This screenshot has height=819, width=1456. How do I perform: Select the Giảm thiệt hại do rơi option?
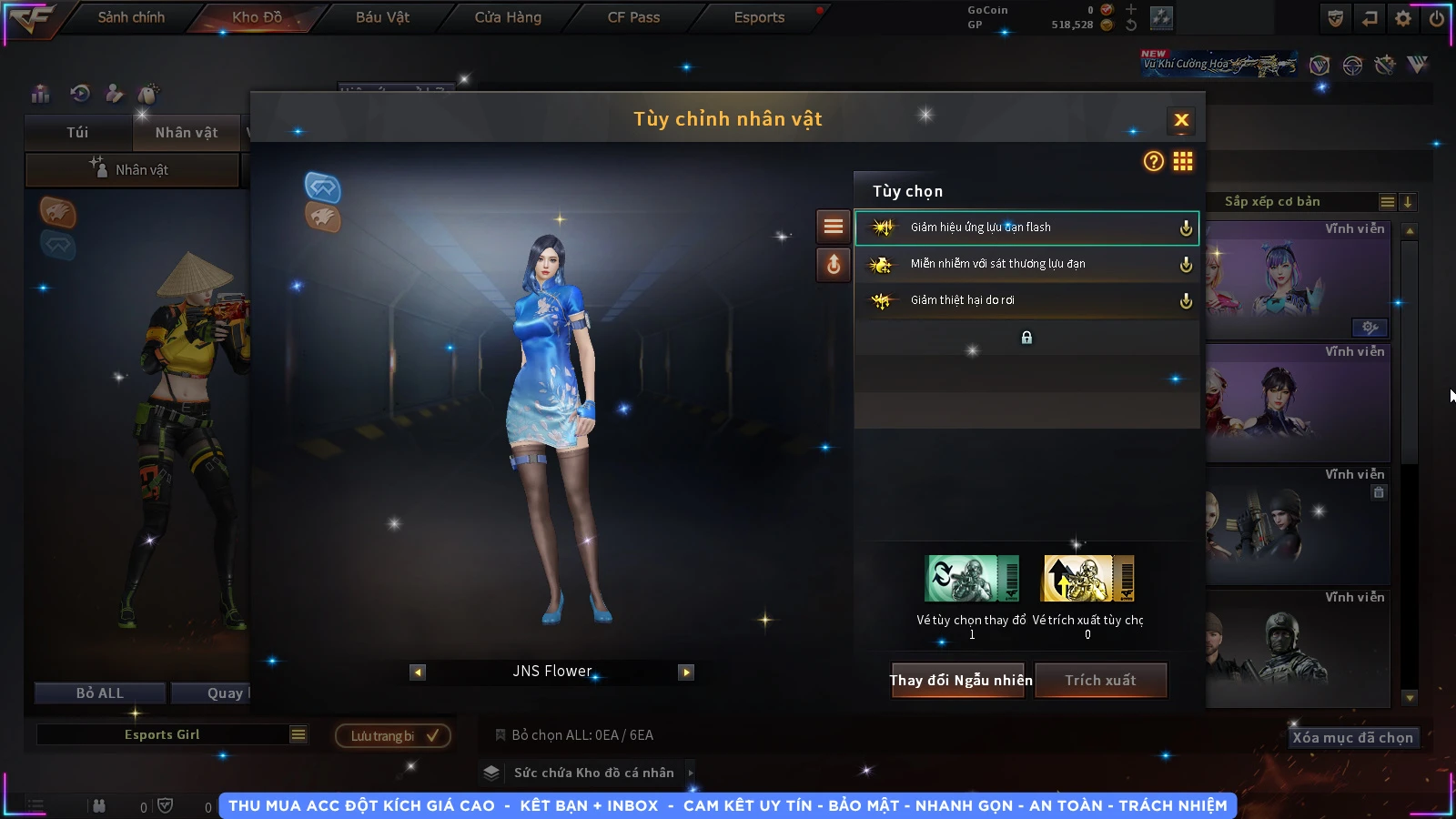[x=1026, y=300]
